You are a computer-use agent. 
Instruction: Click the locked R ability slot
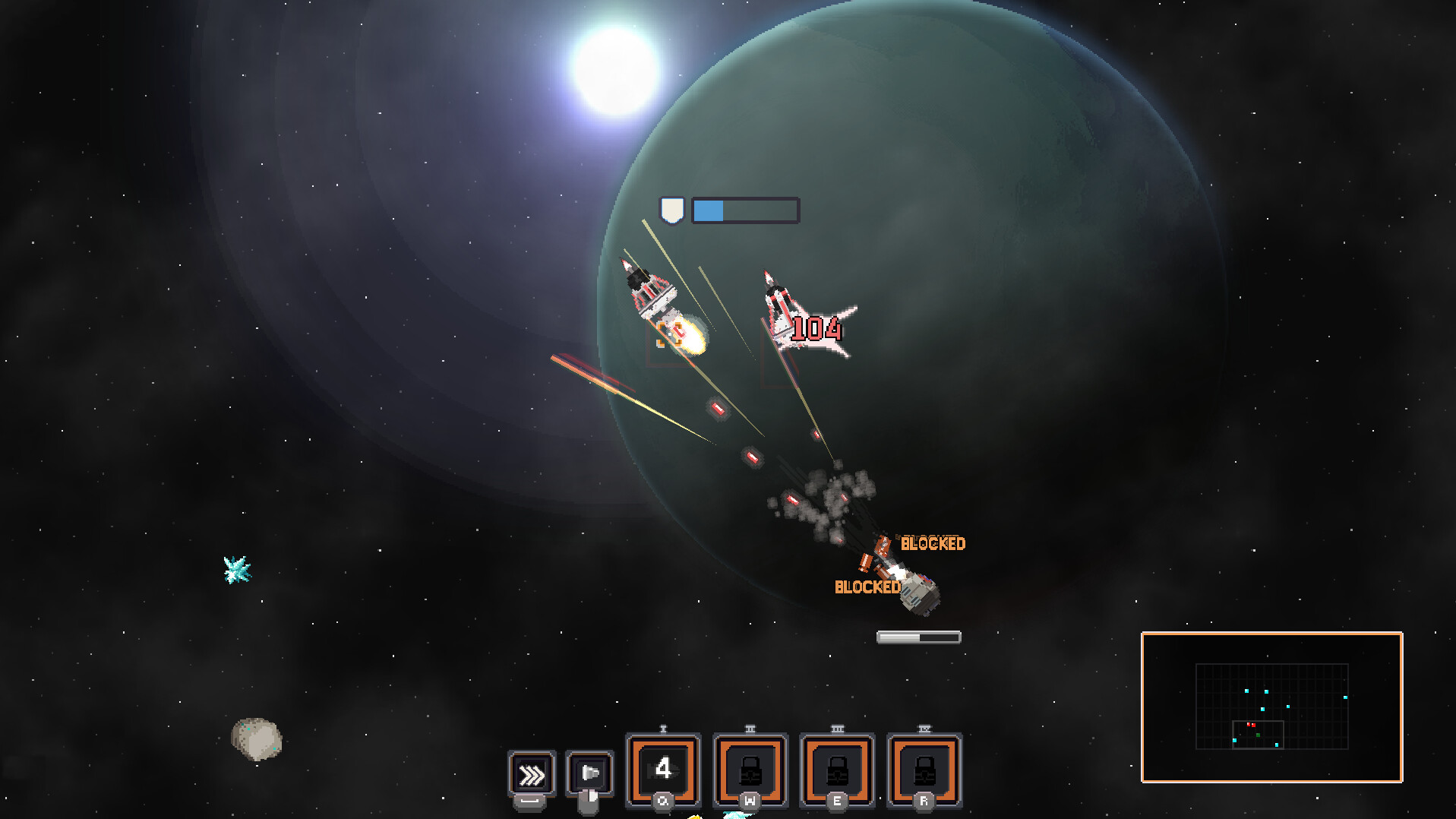923,770
